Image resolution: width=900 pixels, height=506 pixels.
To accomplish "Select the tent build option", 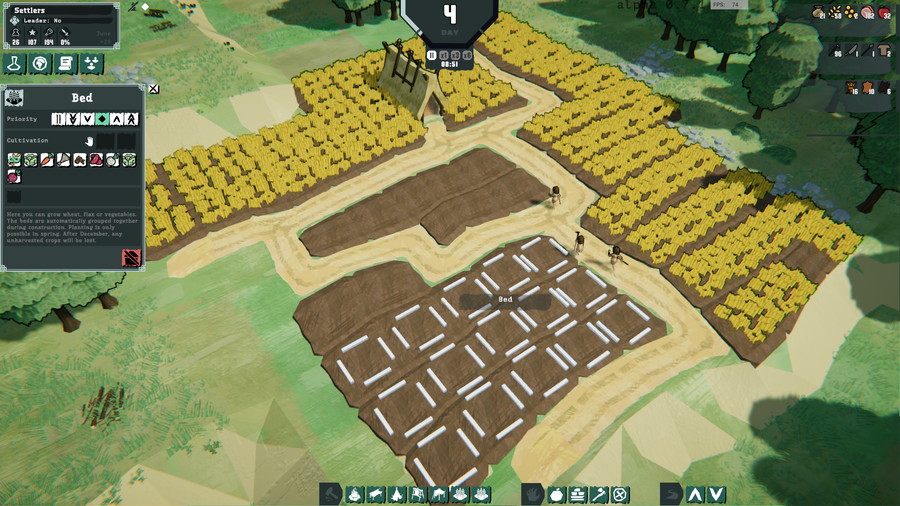I will [396, 494].
